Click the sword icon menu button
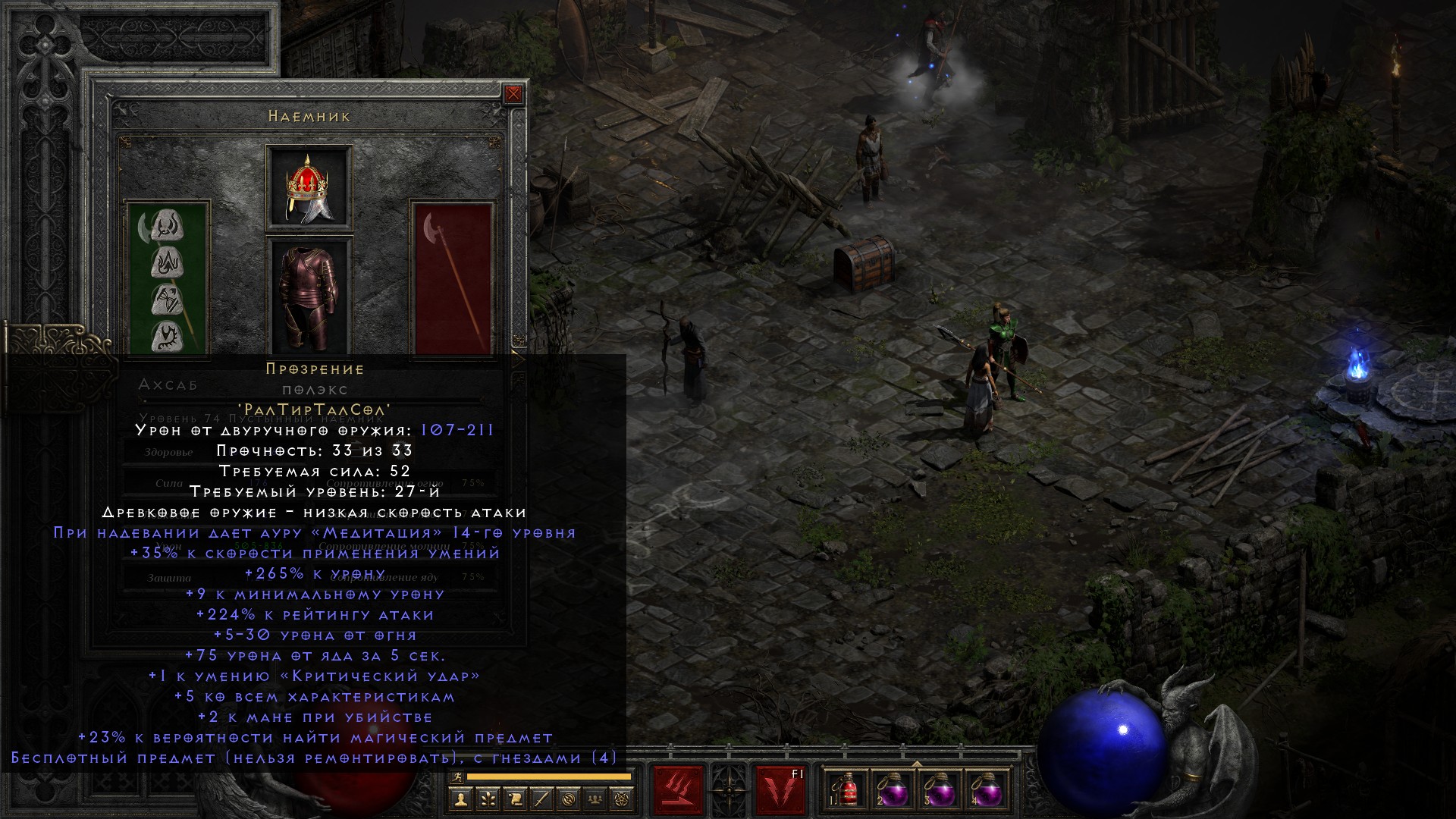1456x819 pixels. click(542, 799)
